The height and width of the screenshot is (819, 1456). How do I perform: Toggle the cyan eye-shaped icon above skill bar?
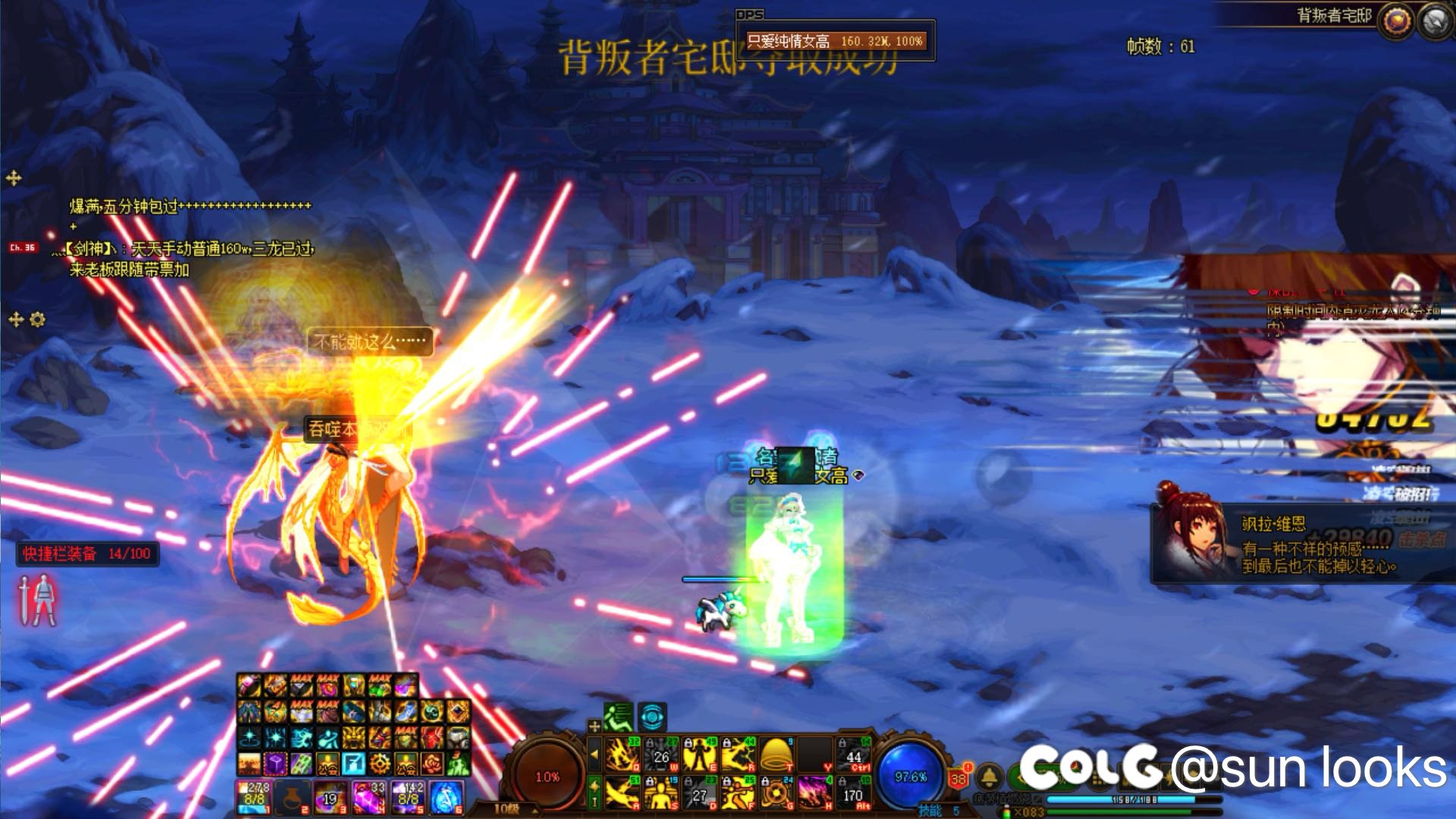tap(652, 716)
